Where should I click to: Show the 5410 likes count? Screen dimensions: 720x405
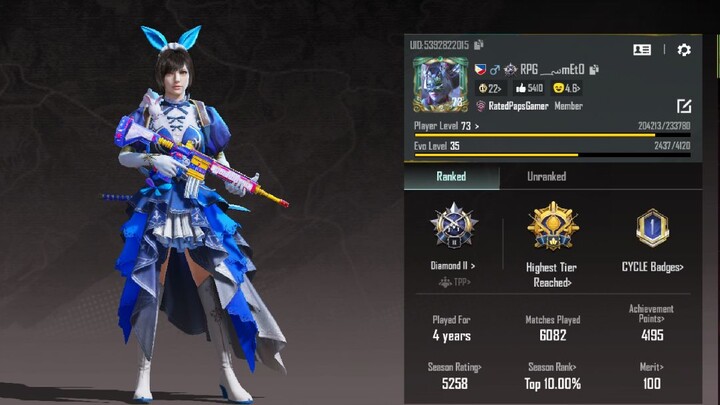pyautogui.click(x=529, y=88)
